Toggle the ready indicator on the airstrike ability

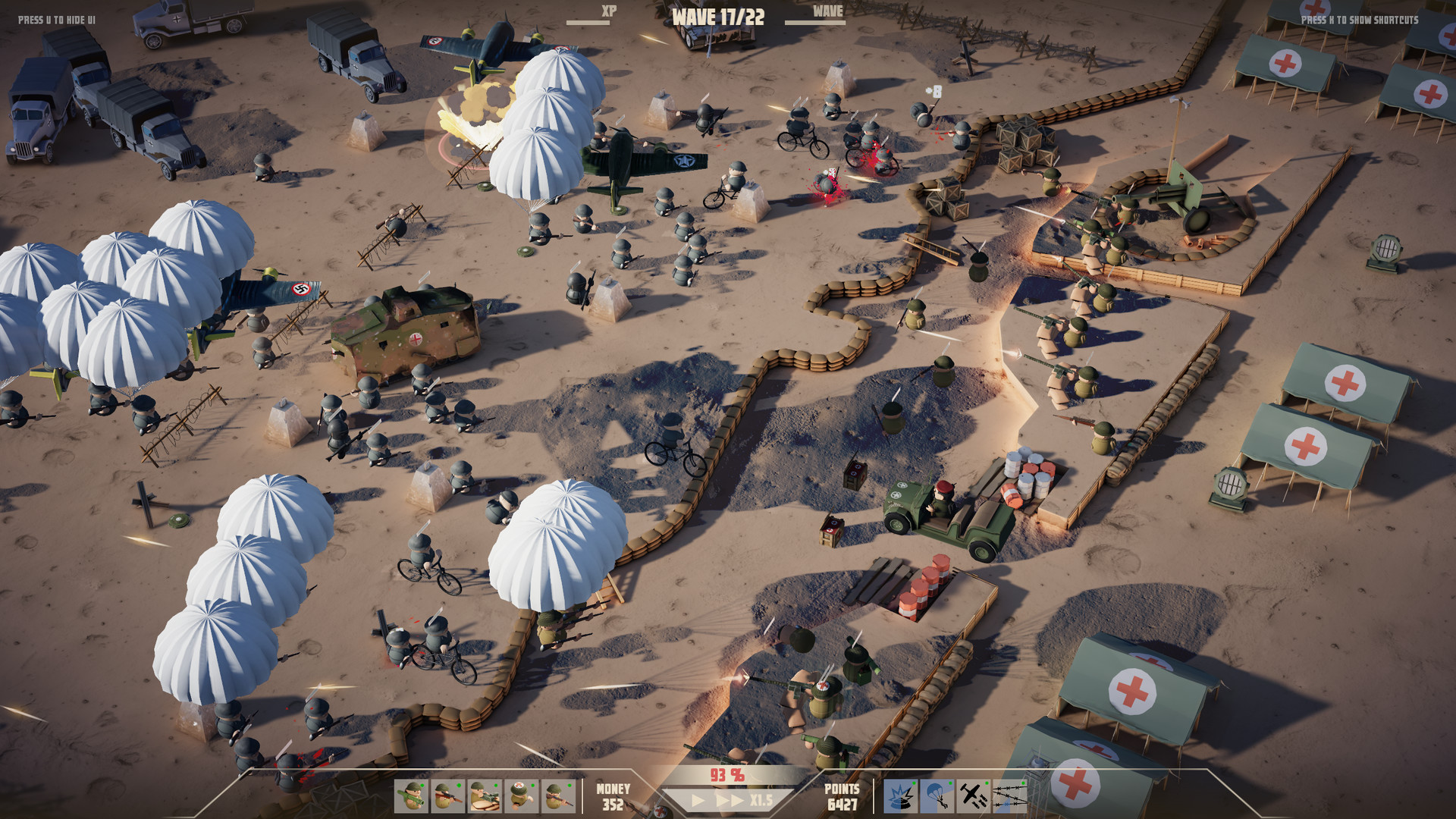tap(987, 783)
